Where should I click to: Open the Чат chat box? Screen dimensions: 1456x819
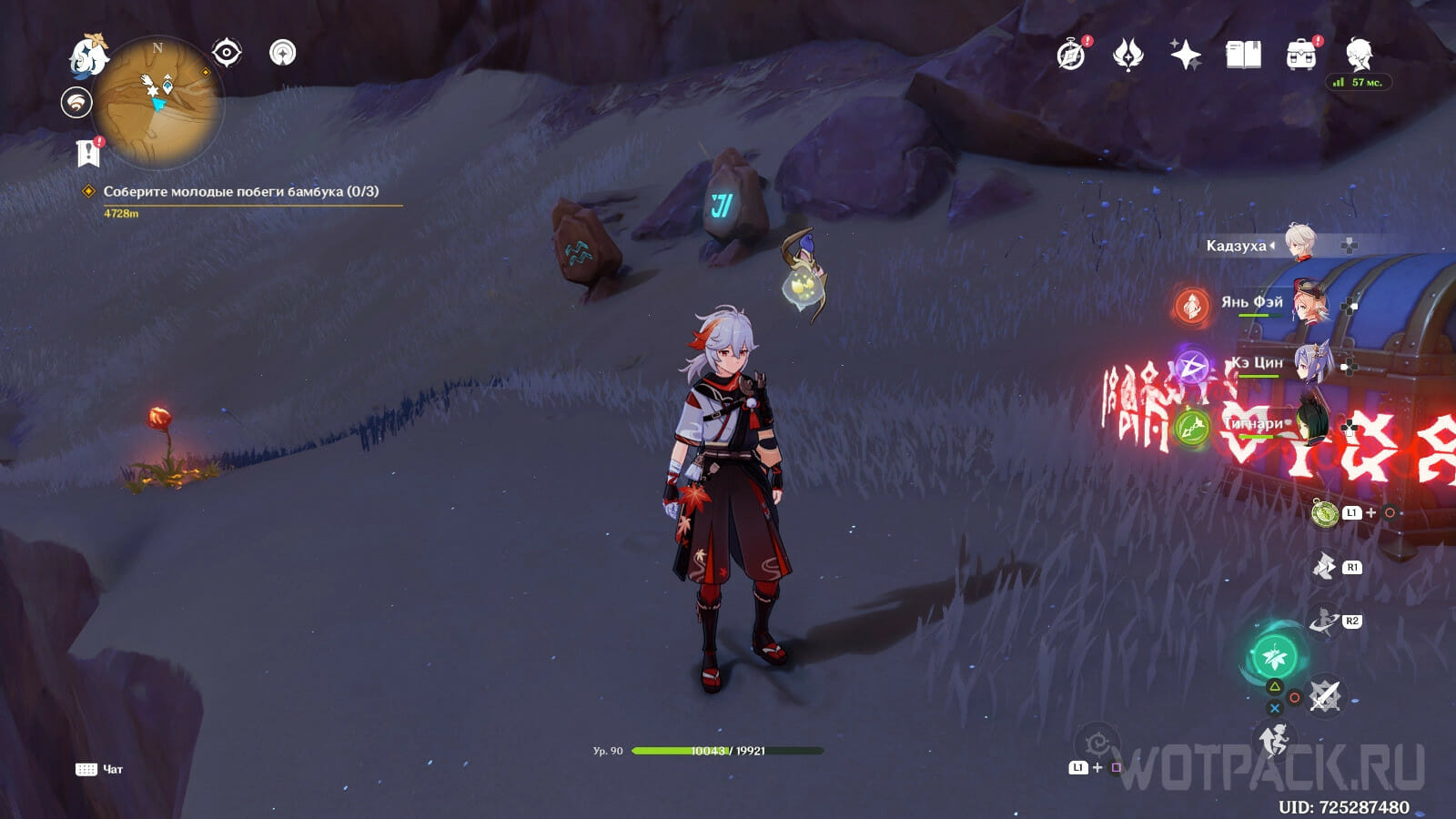100,770
